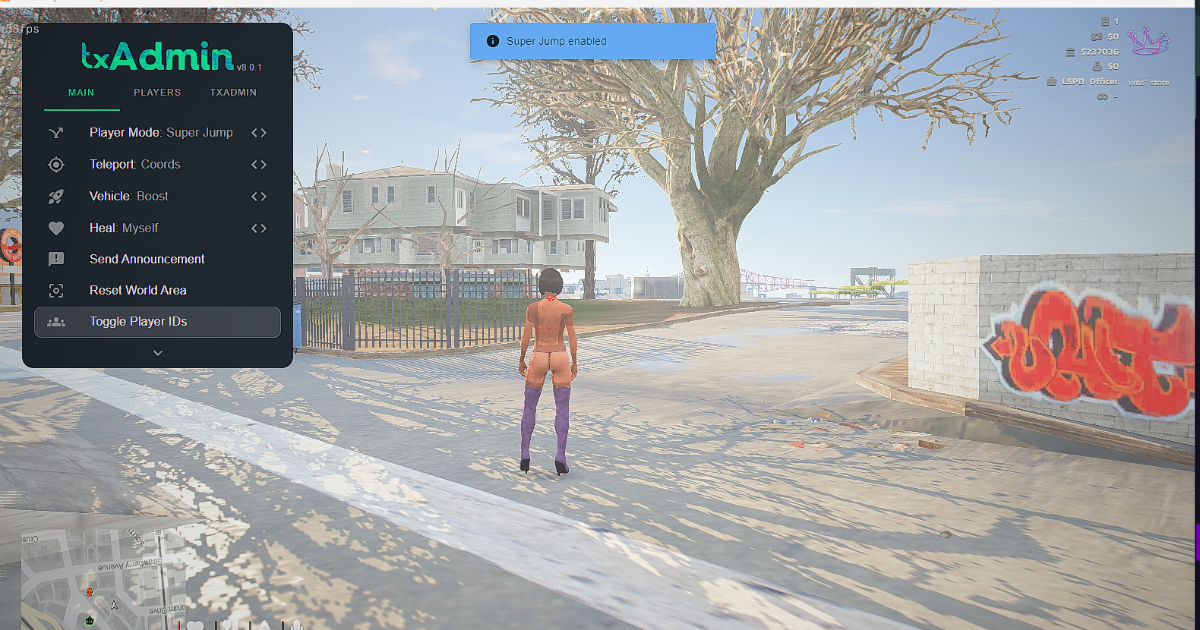This screenshot has width=1200, height=630.
Task: Change Heal target with its arrows
Action: 259,228
